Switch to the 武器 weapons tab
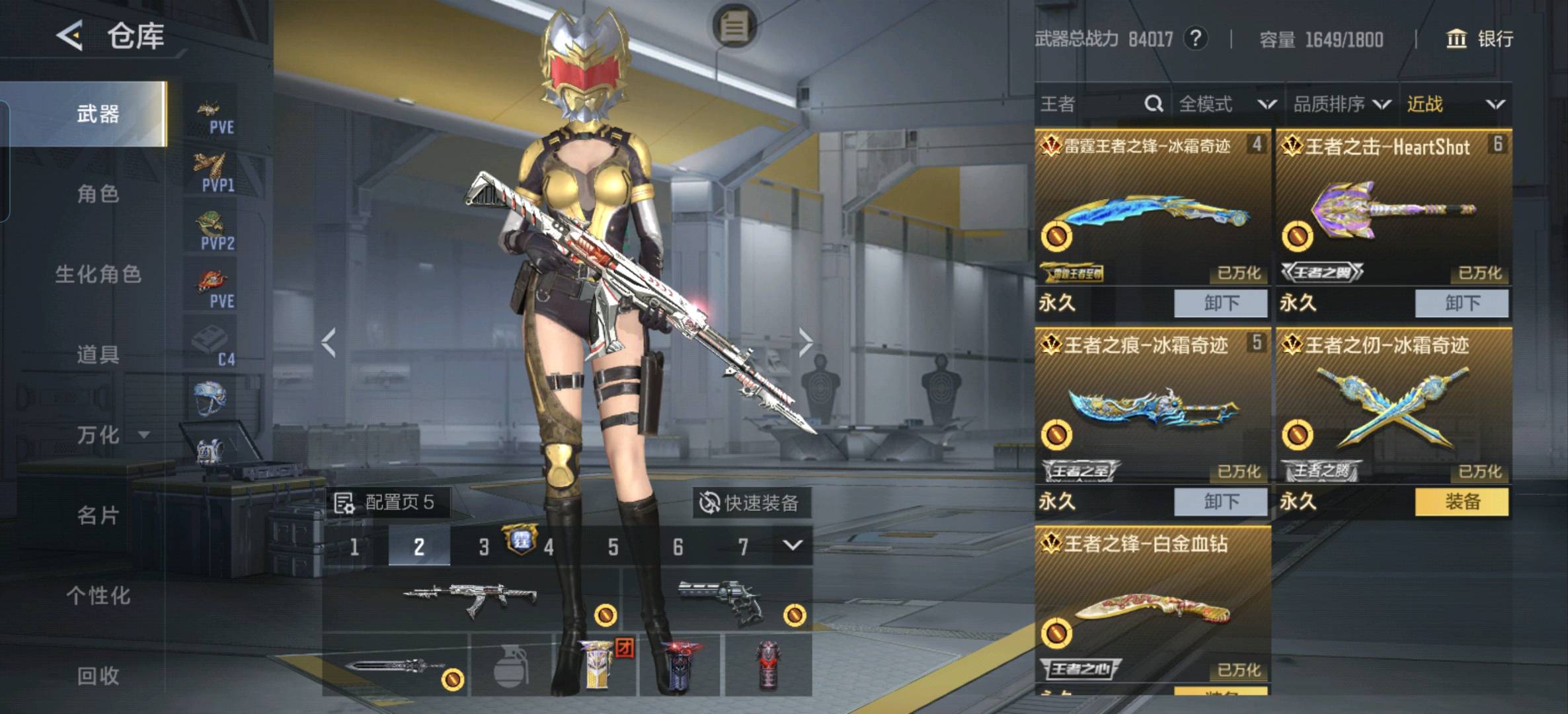1568x714 pixels. coord(98,114)
